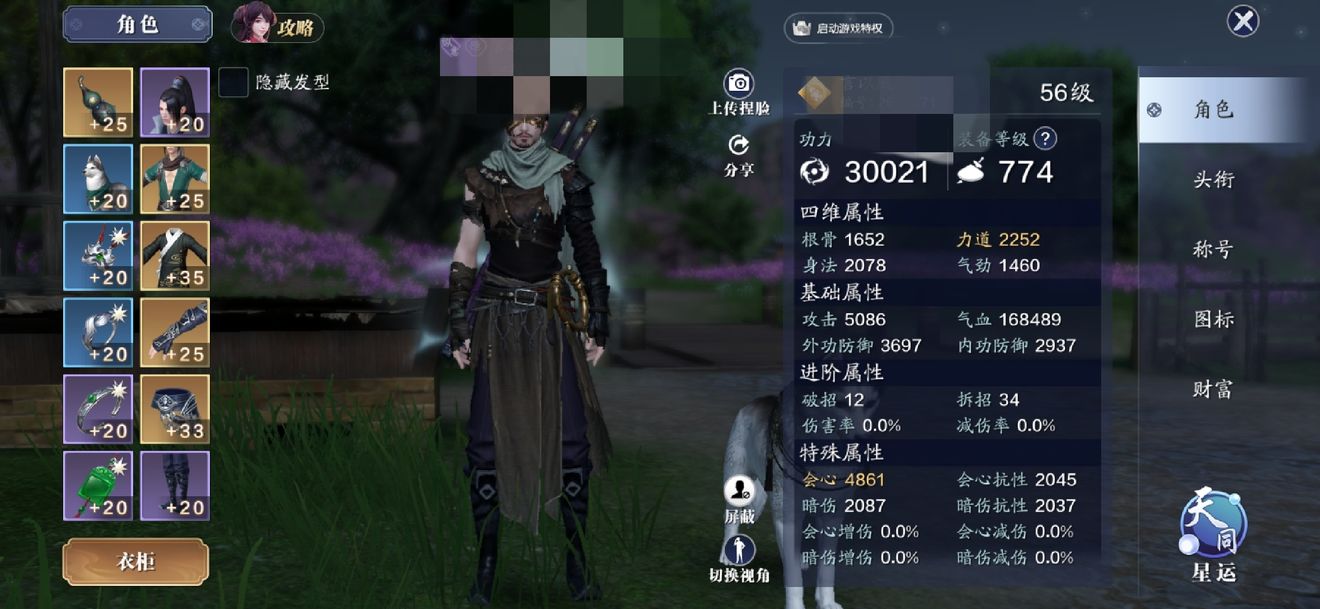Select the wolf companion equipment slot
The width and height of the screenshot is (1320, 609).
(98, 179)
